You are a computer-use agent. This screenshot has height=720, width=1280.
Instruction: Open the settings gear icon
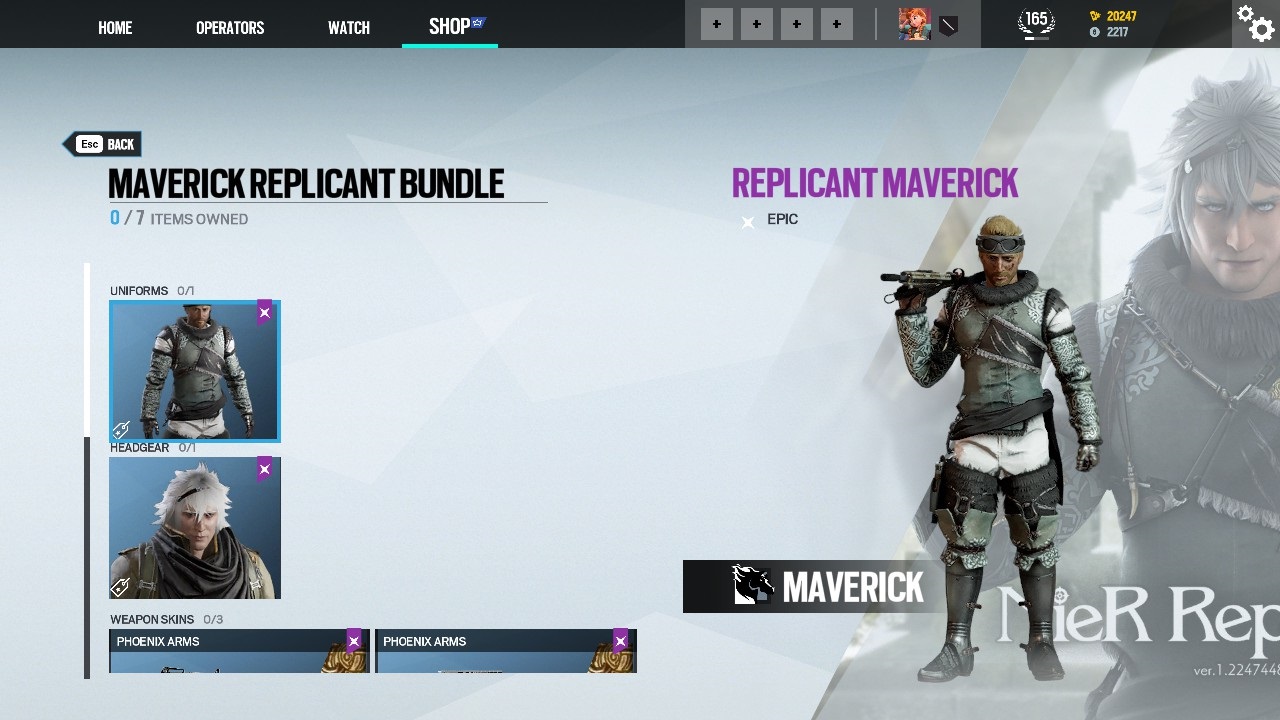tap(1254, 22)
